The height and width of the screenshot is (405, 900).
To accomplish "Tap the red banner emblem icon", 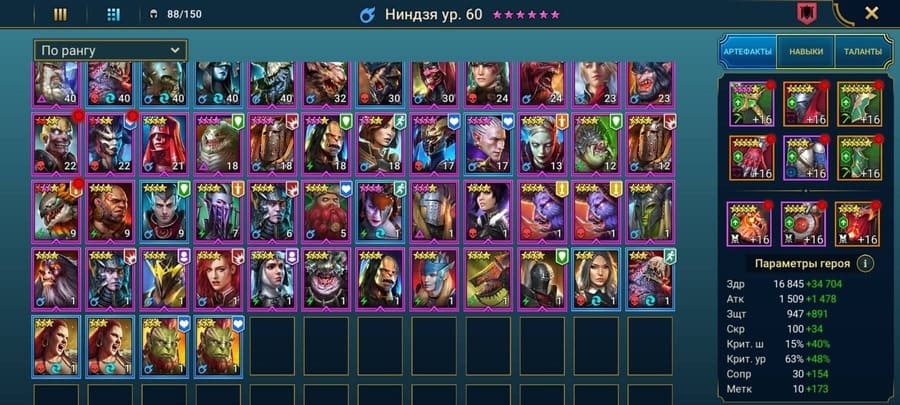I will click(804, 14).
